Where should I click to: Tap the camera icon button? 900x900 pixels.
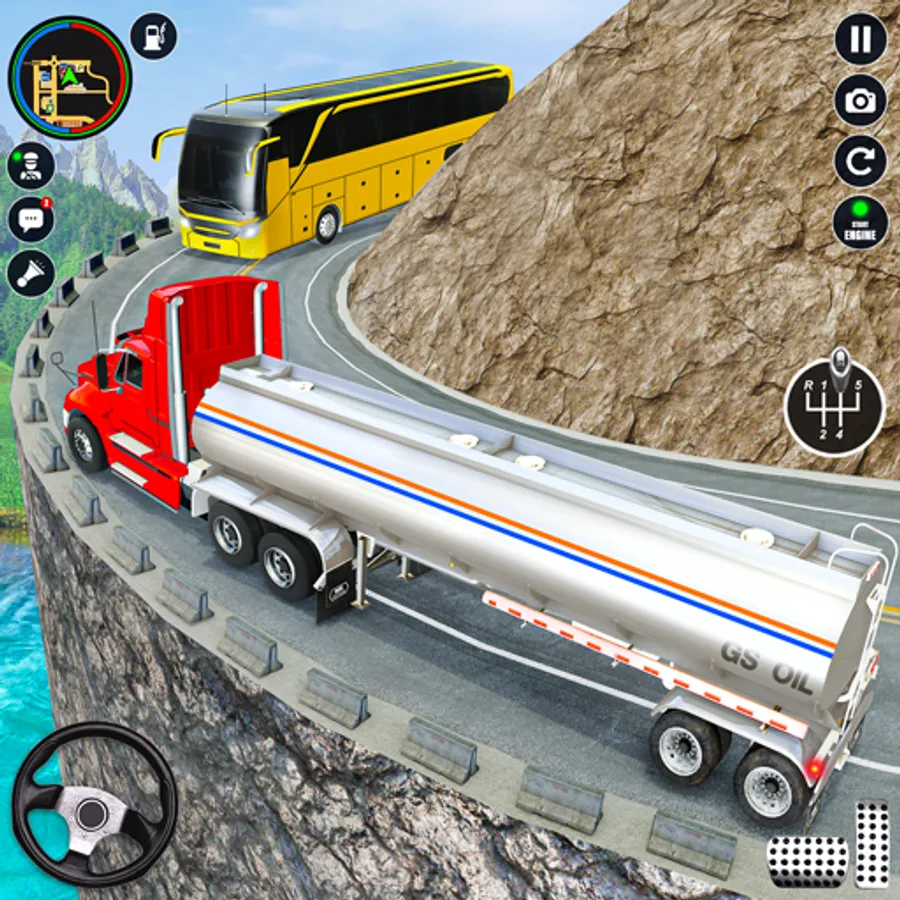coord(860,100)
